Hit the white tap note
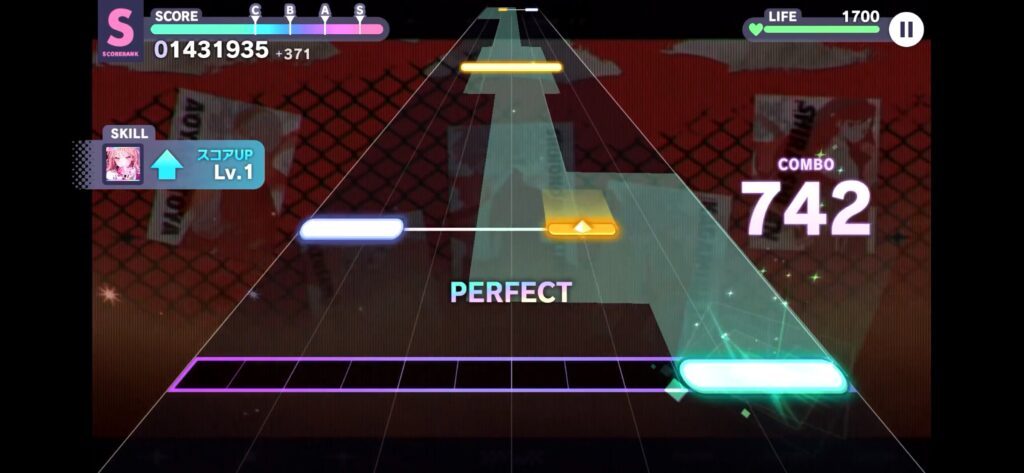This screenshot has height=473, width=1024. pos(351,229)
